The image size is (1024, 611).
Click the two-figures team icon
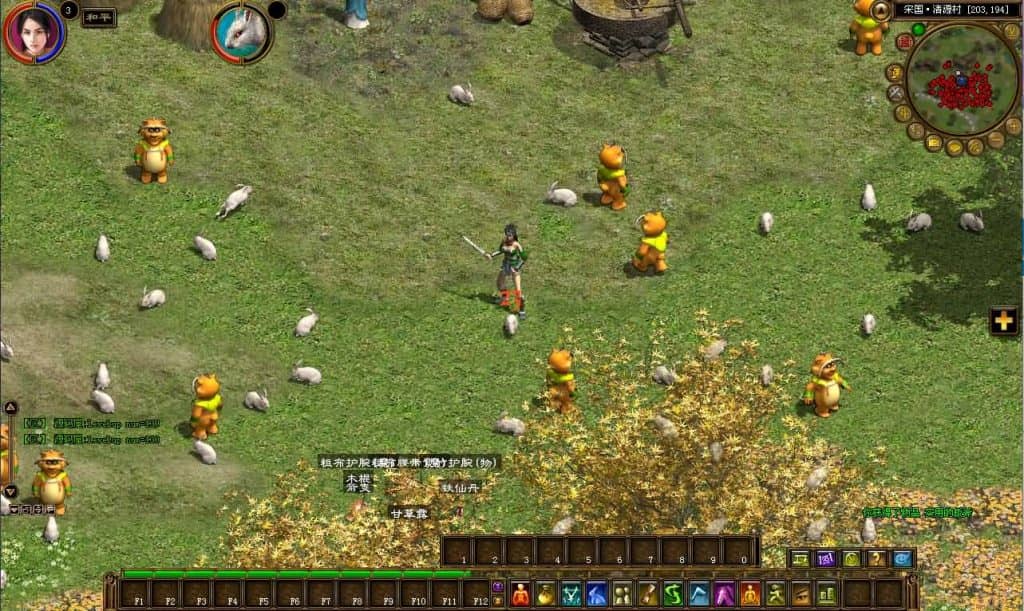coord(622,594)
